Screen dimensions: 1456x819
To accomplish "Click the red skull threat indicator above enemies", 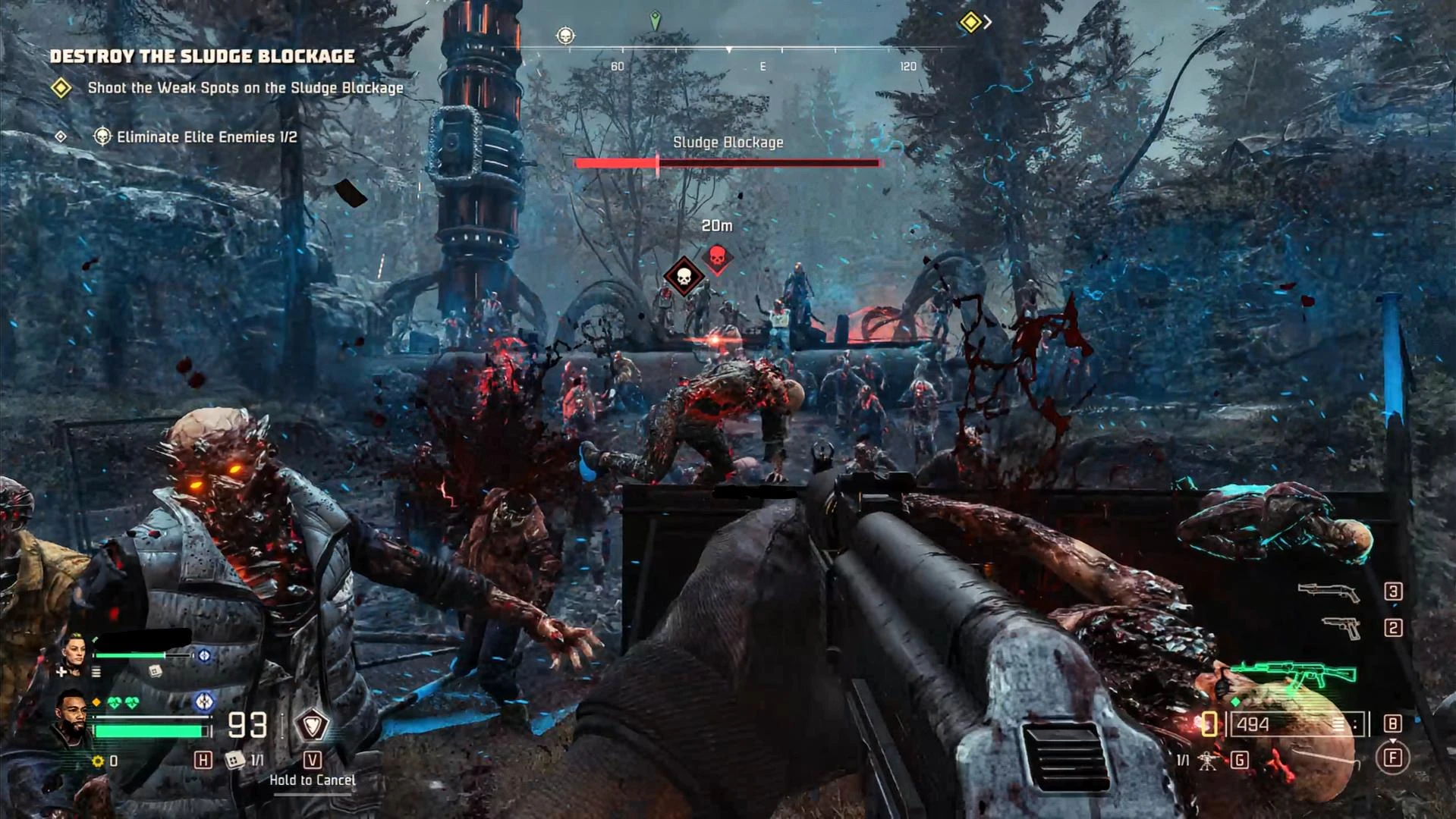I will coord(716,257).
